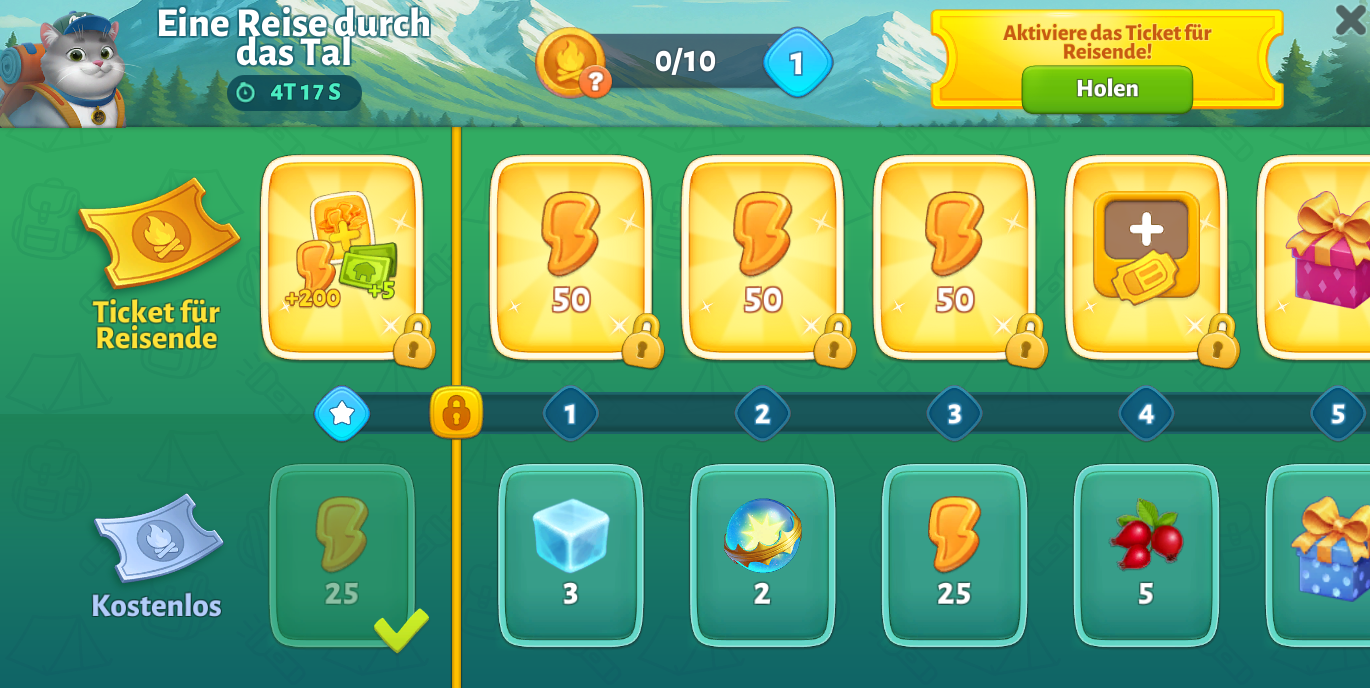Close the event window with the X
Screen dimensions: 1370x688
[x=1349, y=20]
